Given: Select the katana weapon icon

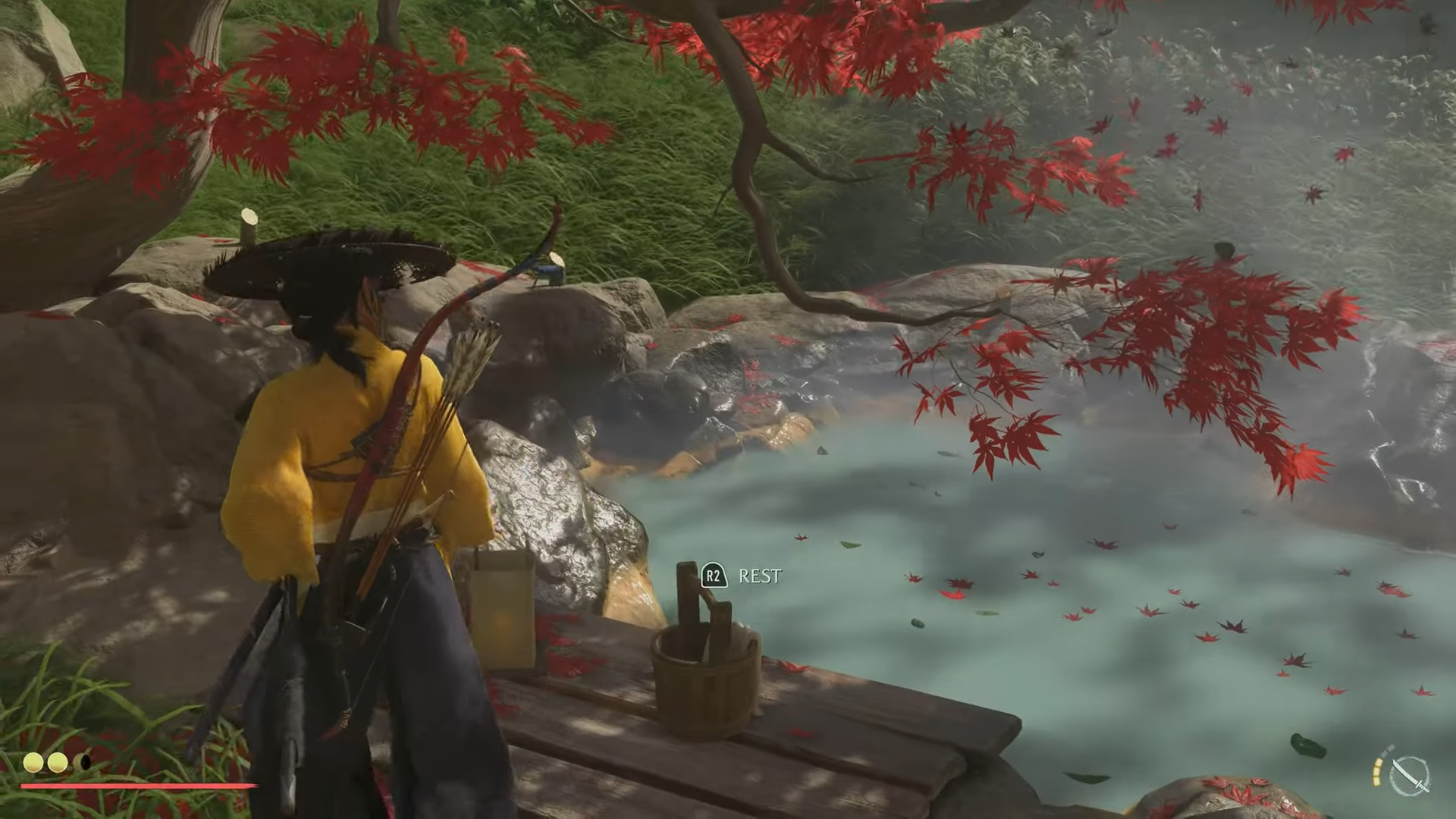Looking at the screenshot, I should 1410,775.
